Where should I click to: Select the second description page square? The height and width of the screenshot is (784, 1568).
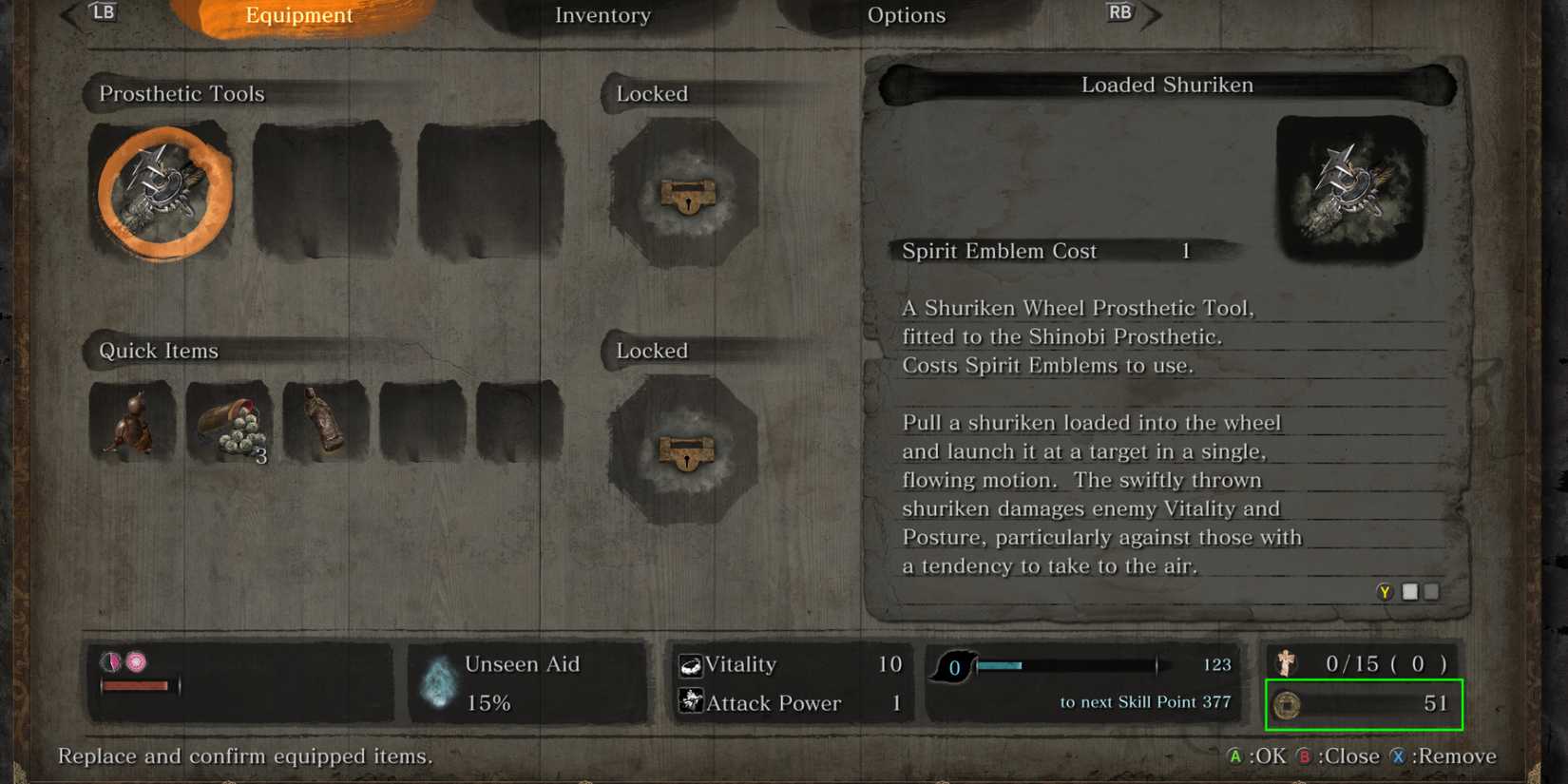[1431, 591]
